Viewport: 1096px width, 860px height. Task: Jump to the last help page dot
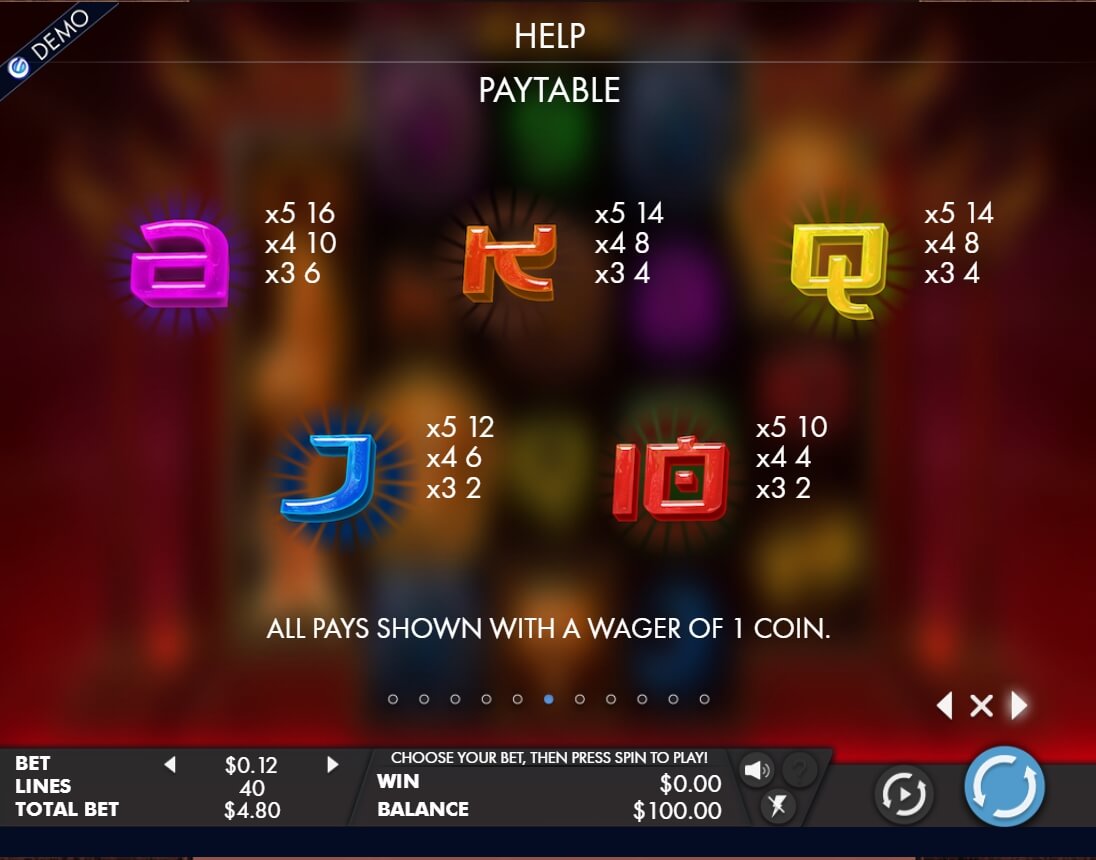coord(704,699)
